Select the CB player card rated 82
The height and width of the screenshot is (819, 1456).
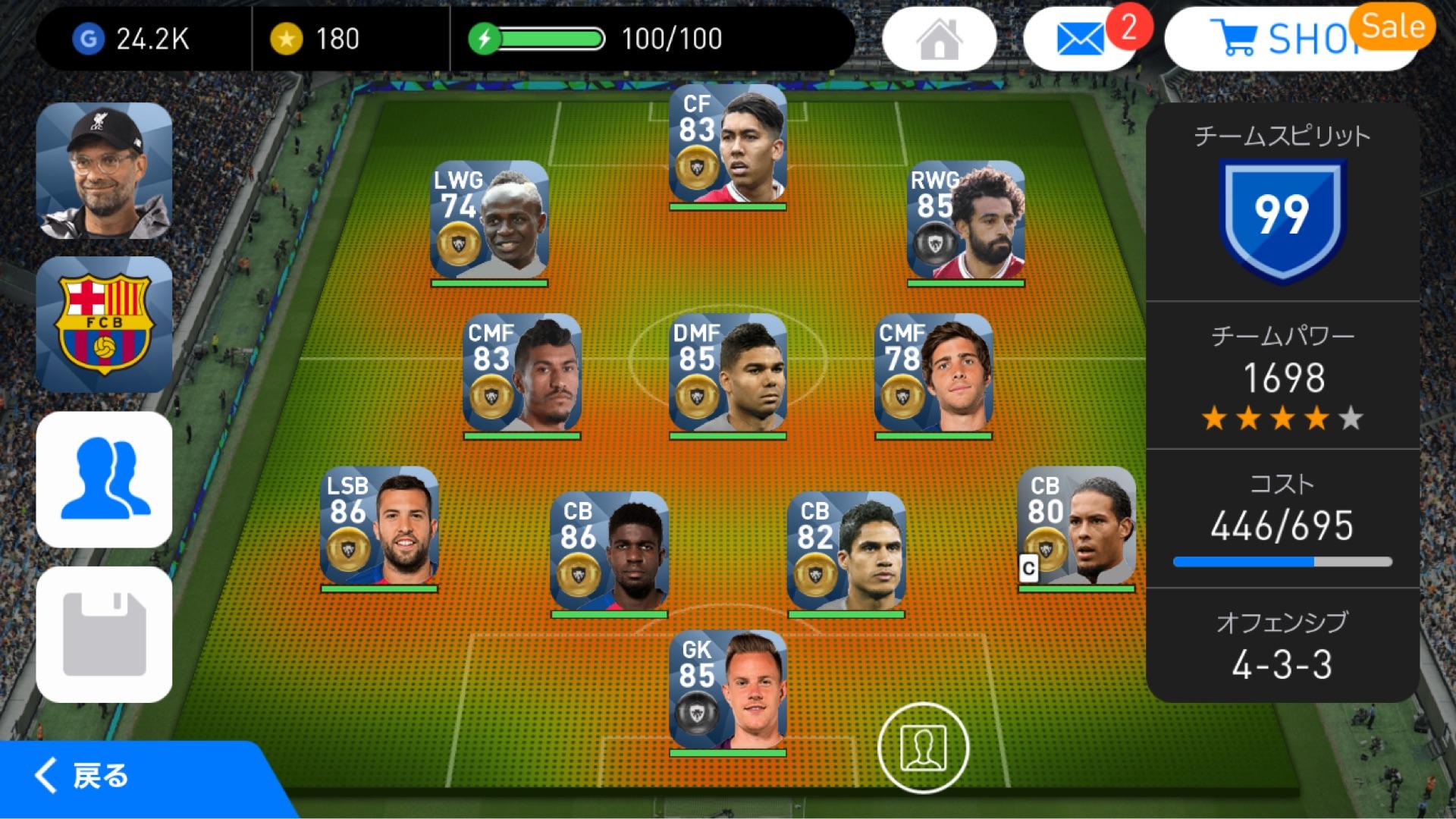tap(846, 553)
